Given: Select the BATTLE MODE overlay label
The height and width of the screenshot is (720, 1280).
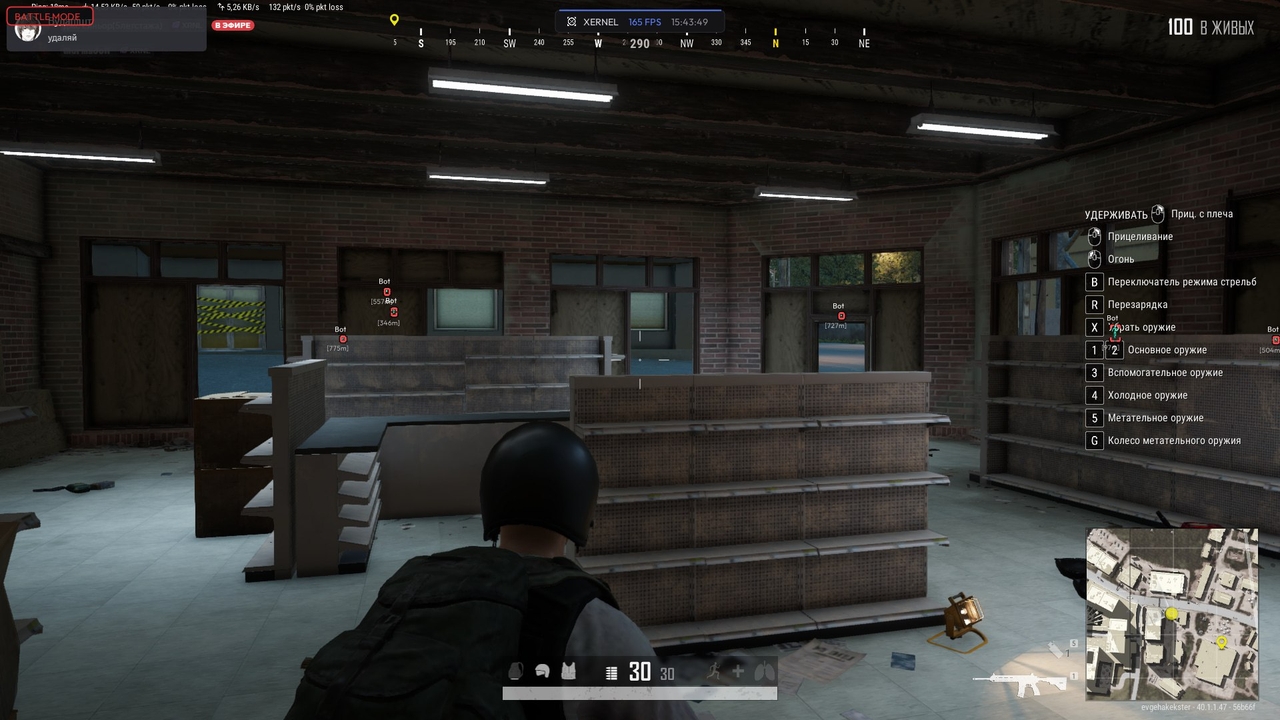Looking at the screenshot, I should pyautogui.click(x=46, y=15).
